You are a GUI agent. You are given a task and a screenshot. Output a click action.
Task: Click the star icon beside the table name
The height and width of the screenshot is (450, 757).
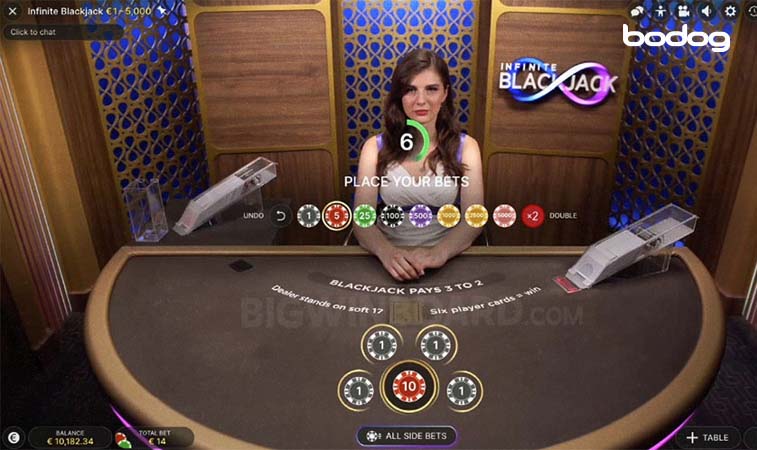point(162,10)
